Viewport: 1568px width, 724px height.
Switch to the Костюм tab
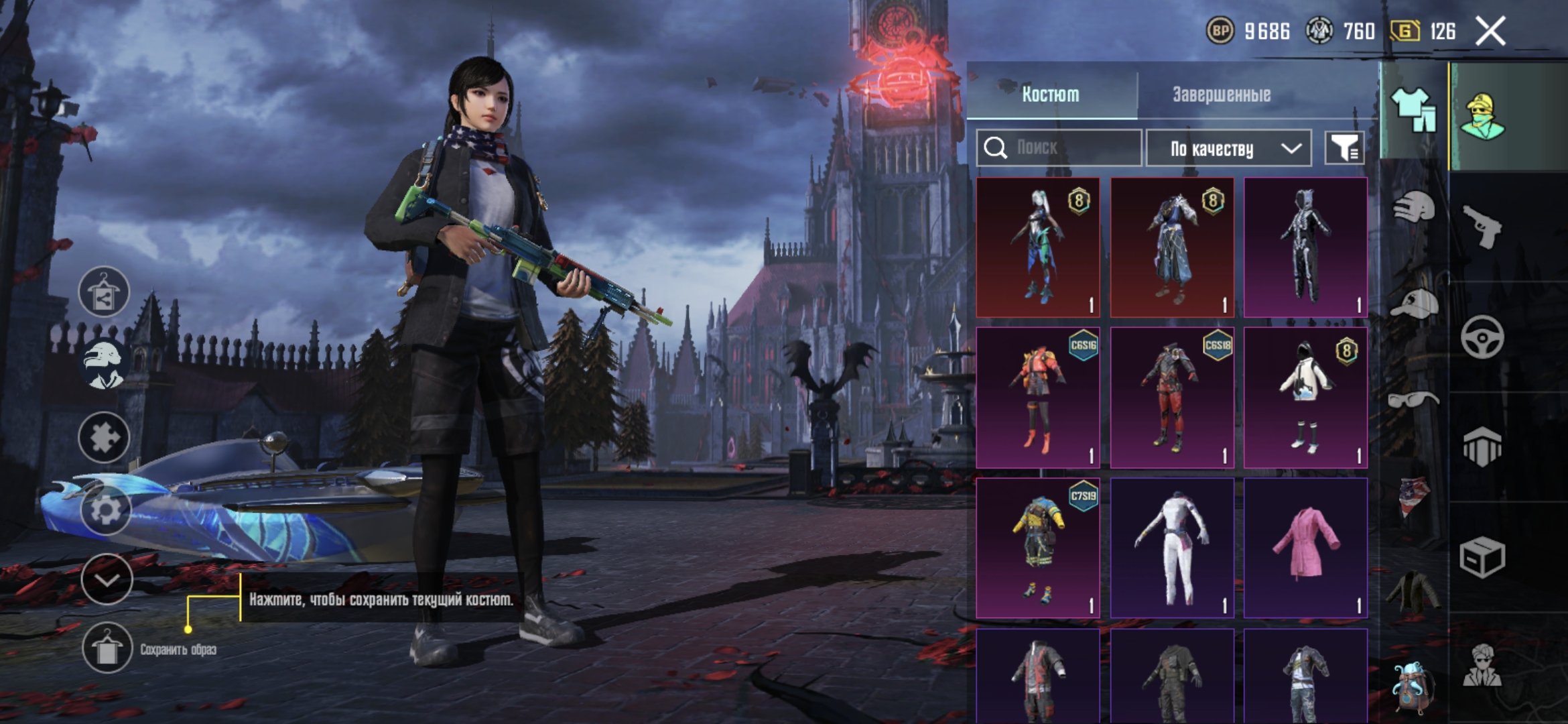1051,95
